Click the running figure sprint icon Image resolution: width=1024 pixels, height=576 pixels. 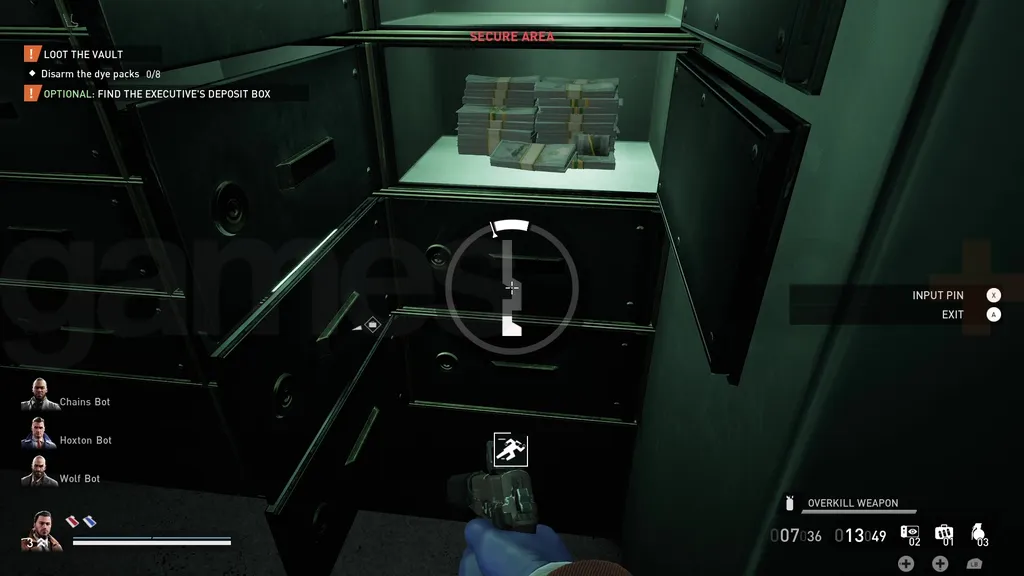(x=511, y=450)
